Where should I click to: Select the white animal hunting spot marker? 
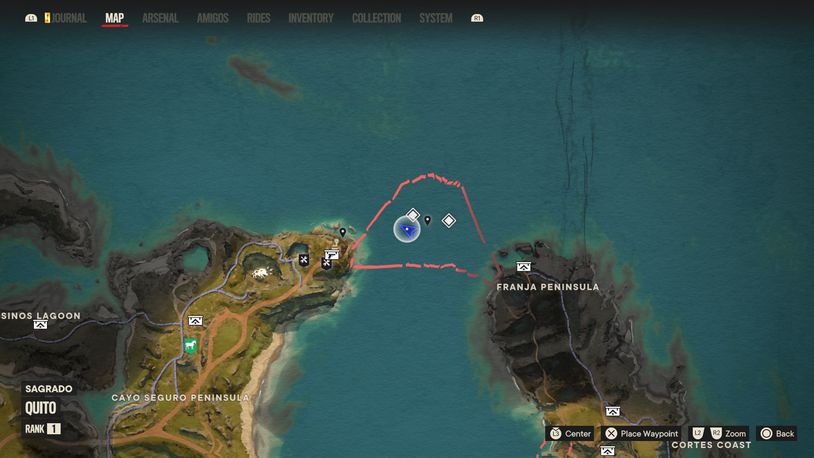[x=261, y=273]
